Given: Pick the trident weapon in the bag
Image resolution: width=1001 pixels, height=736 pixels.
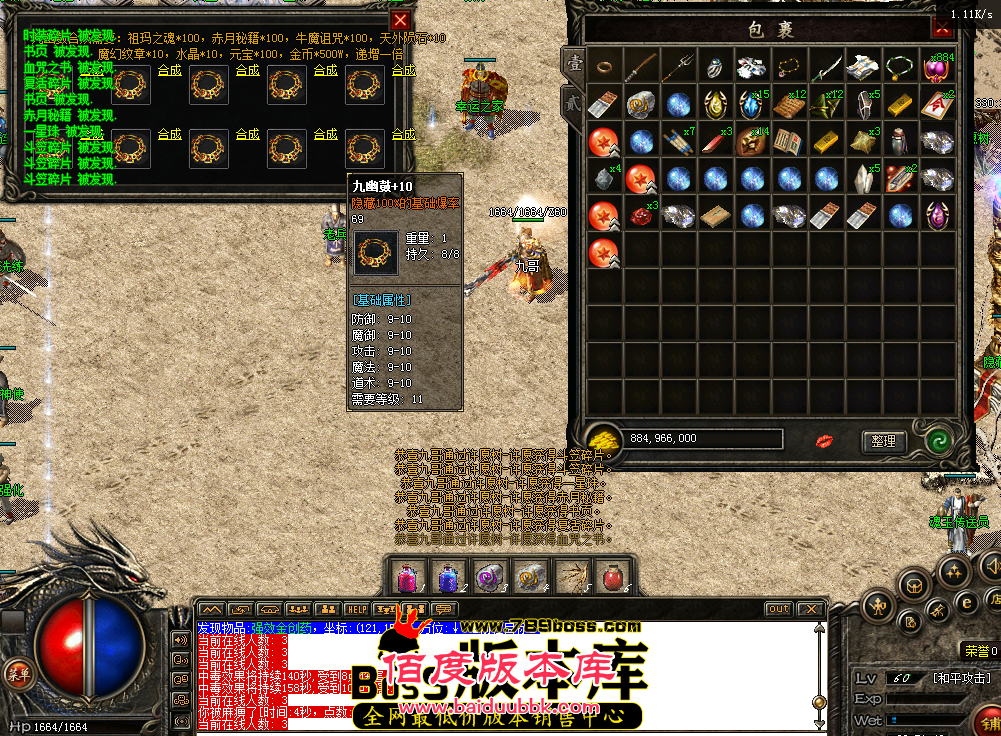Looking at the screenshot, I should 678,68.
